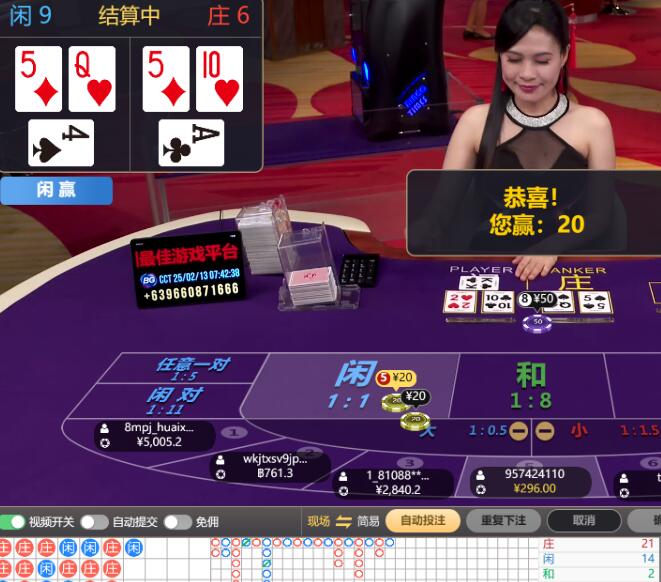Click the 自动投注 auto-bet button
The width and height of the screenshot is (661, 582).
[422, 521]
